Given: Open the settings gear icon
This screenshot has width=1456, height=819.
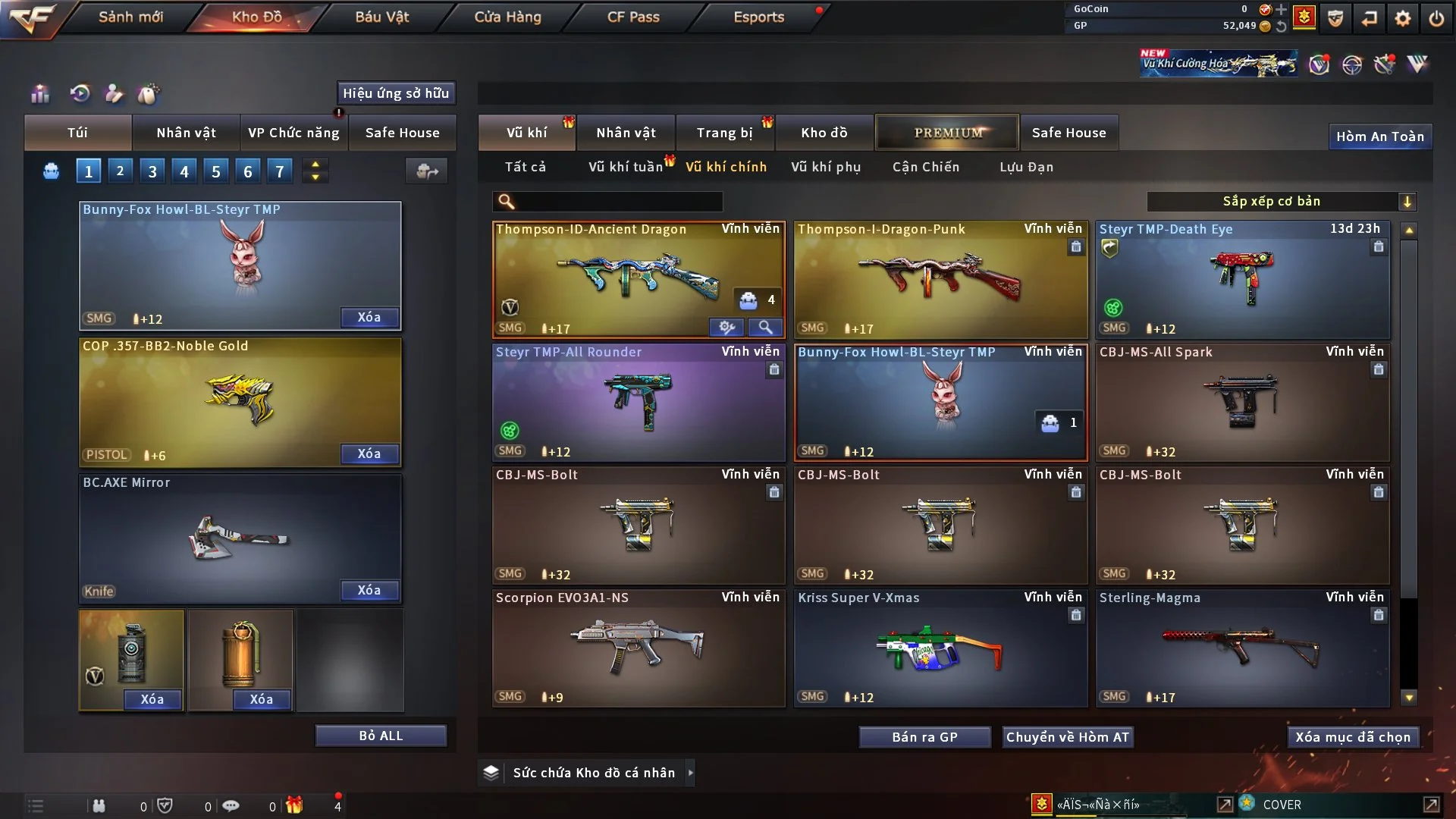Looking at the screenshot, I should [1403, 18].
